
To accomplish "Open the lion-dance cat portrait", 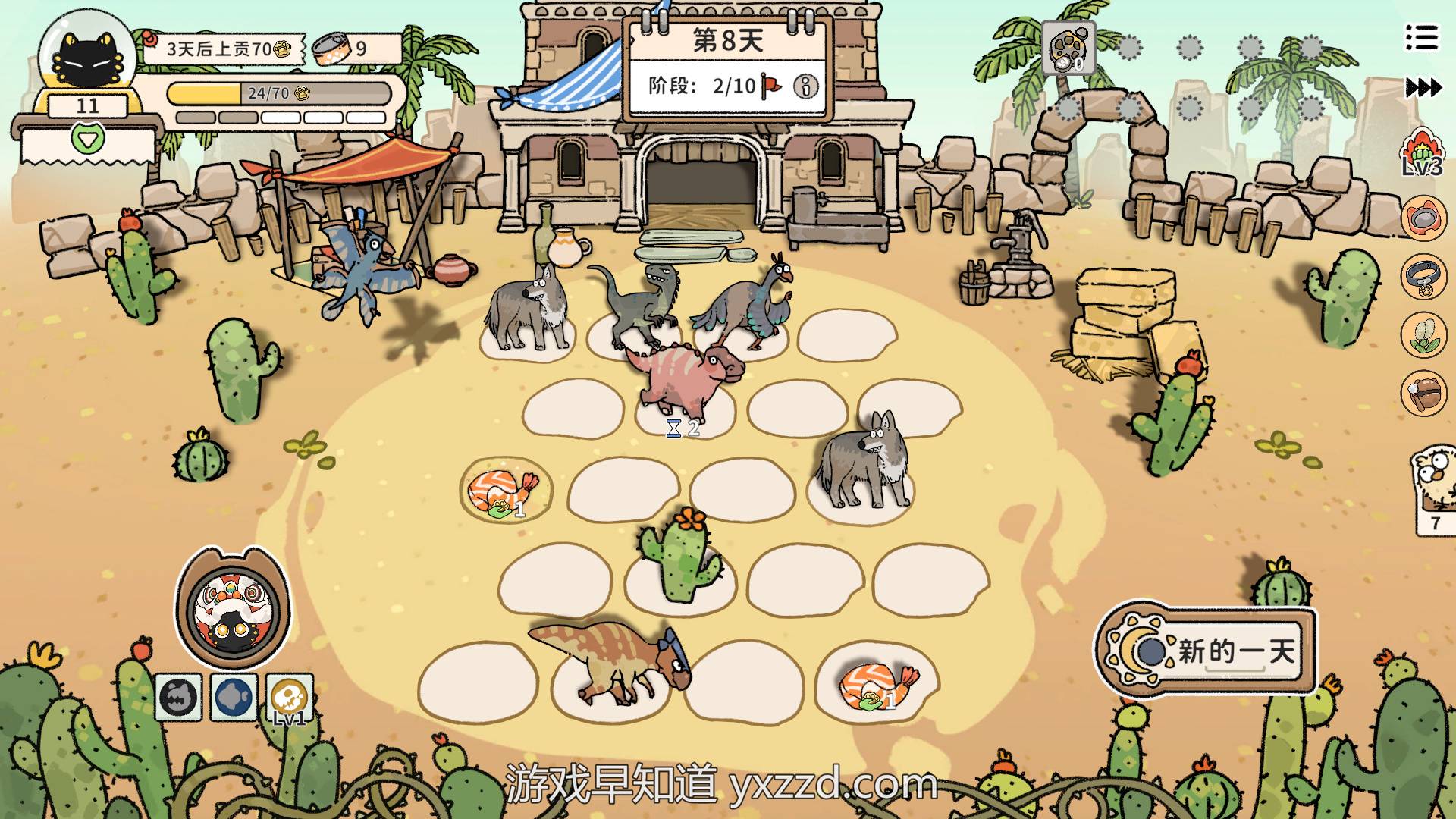I will (233, 608).
